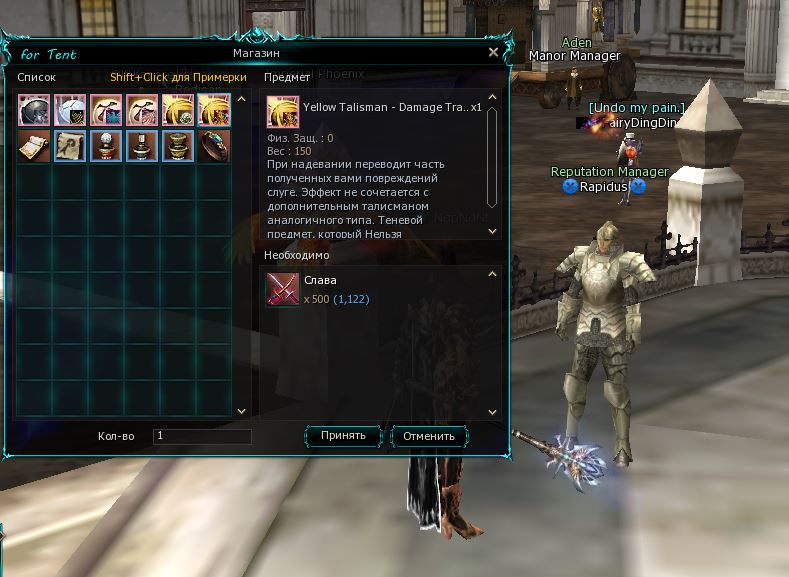Cancel with the Отменить button
This screenshot has height=577, width=789.
coord(430,436)
